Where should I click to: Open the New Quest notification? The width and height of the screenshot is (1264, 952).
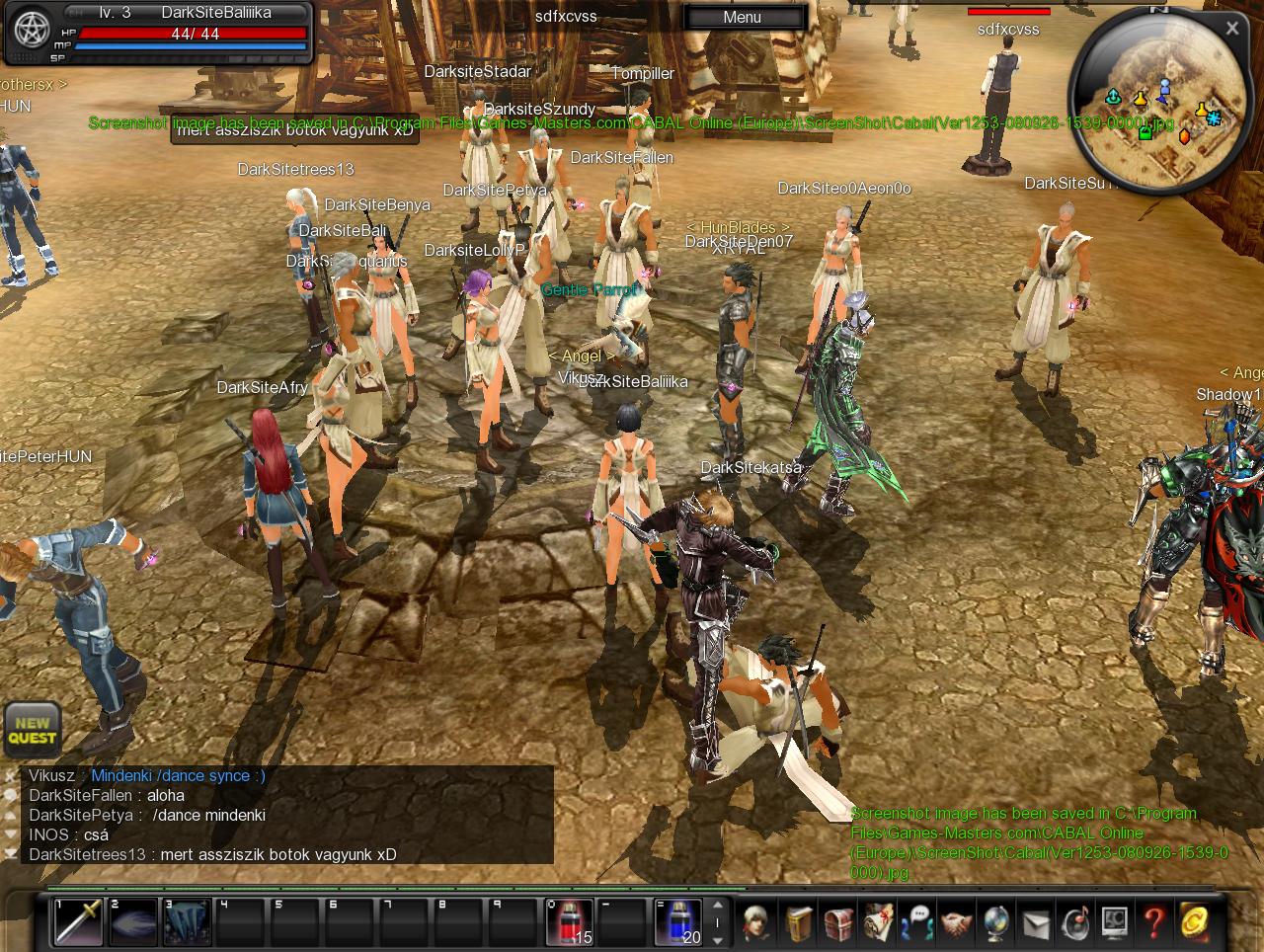click(32, 730)
